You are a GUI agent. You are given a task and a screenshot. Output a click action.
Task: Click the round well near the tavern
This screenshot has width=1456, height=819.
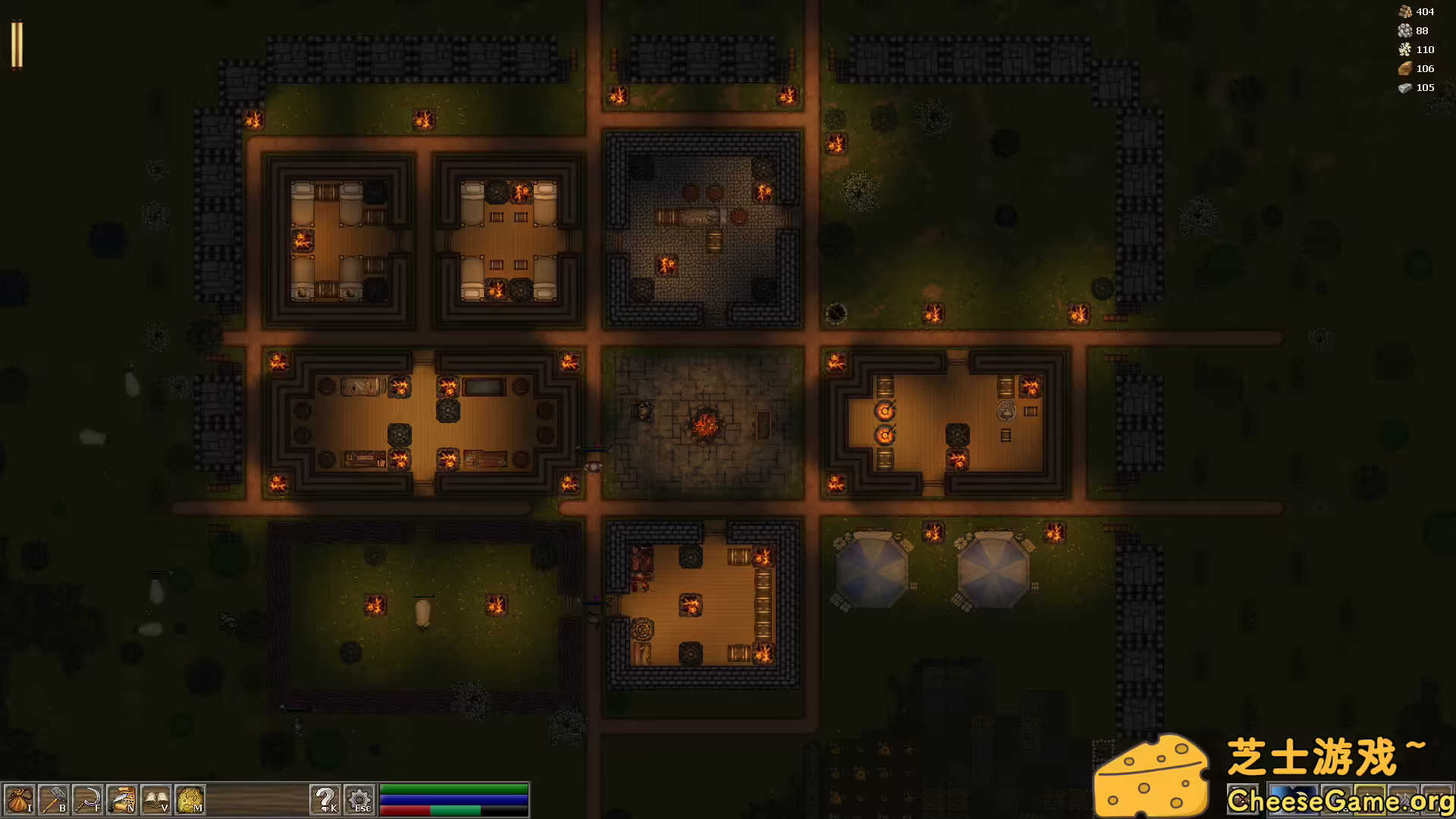[836, 312]
